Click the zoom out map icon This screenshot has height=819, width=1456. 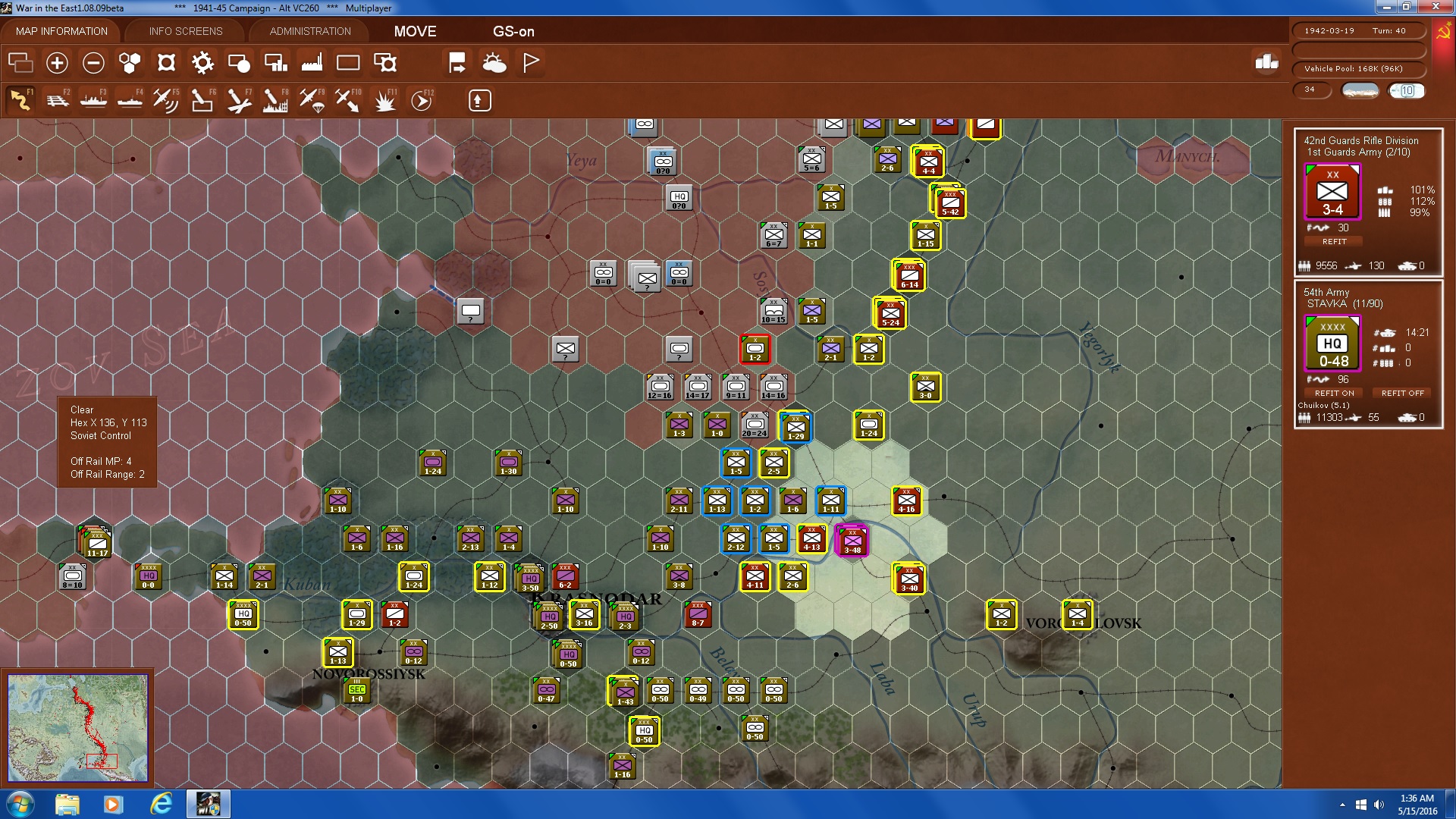tap(93, 64)
